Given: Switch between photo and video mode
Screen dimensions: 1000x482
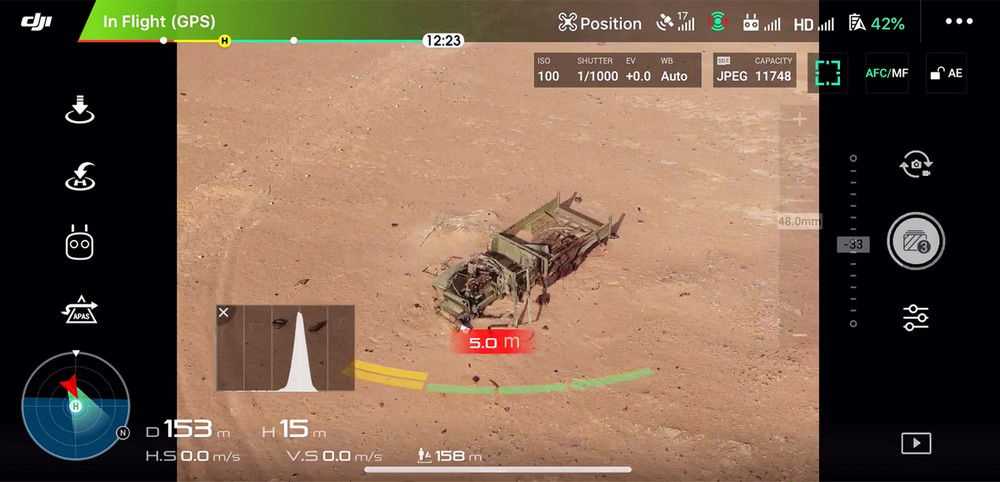Looking at the screenshot, I should point(916,165).
